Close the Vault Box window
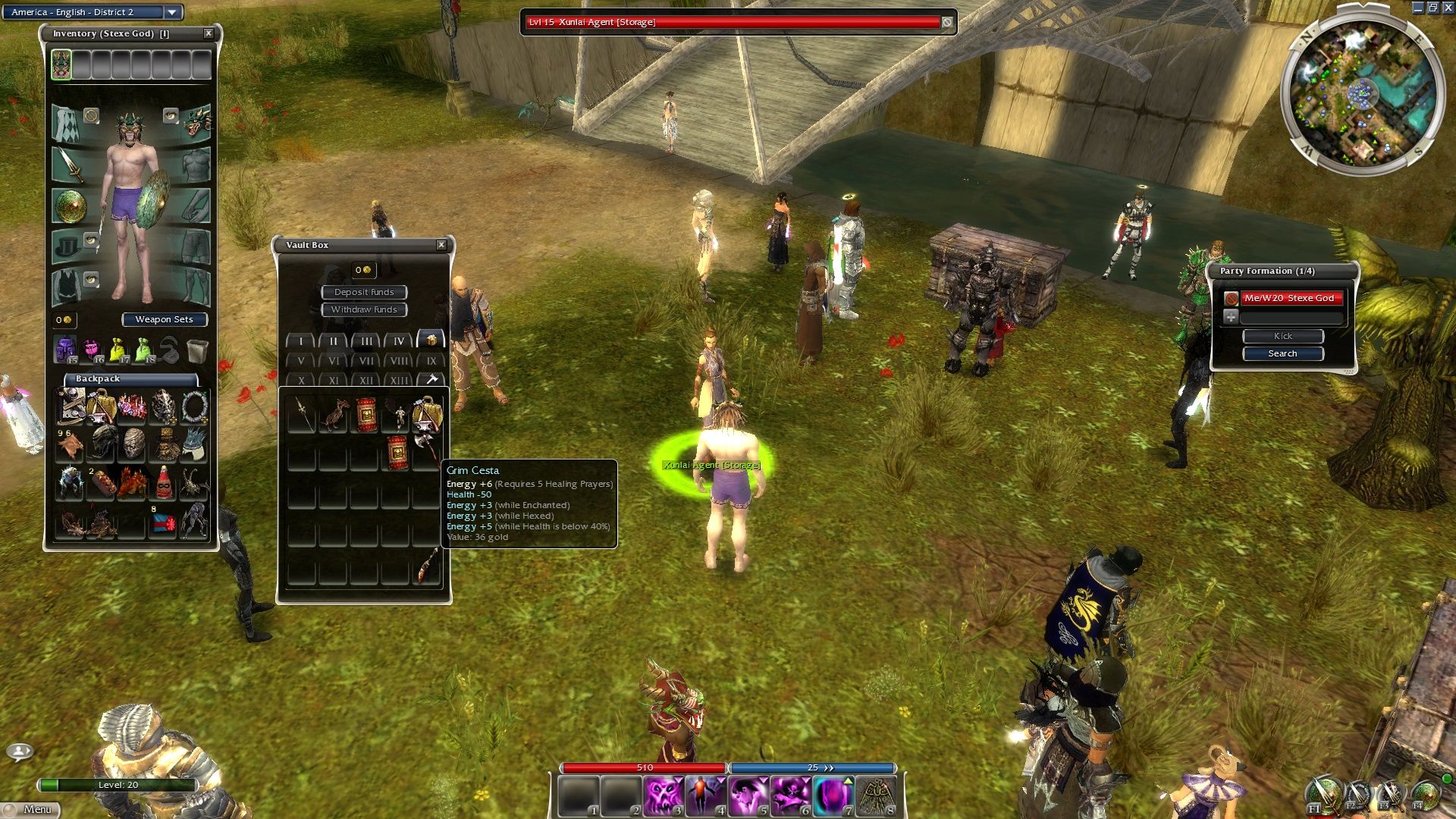The image size is (1456, 819). pyautogui.click(x=441, y=245)
